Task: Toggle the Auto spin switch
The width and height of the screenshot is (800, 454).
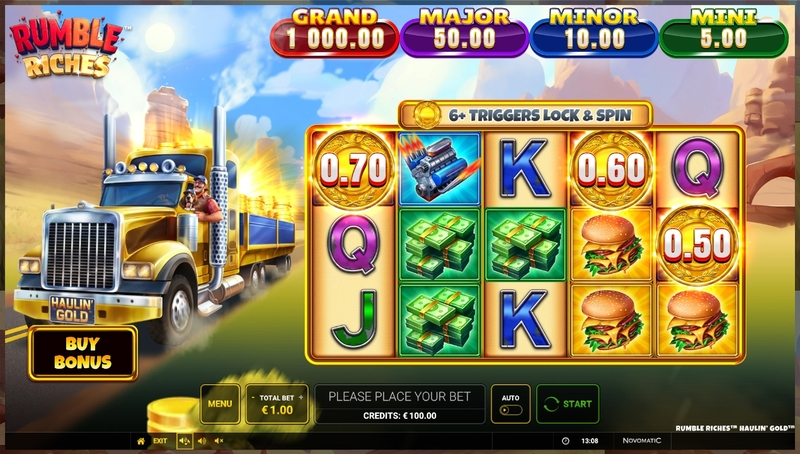Action: (509, 409)
